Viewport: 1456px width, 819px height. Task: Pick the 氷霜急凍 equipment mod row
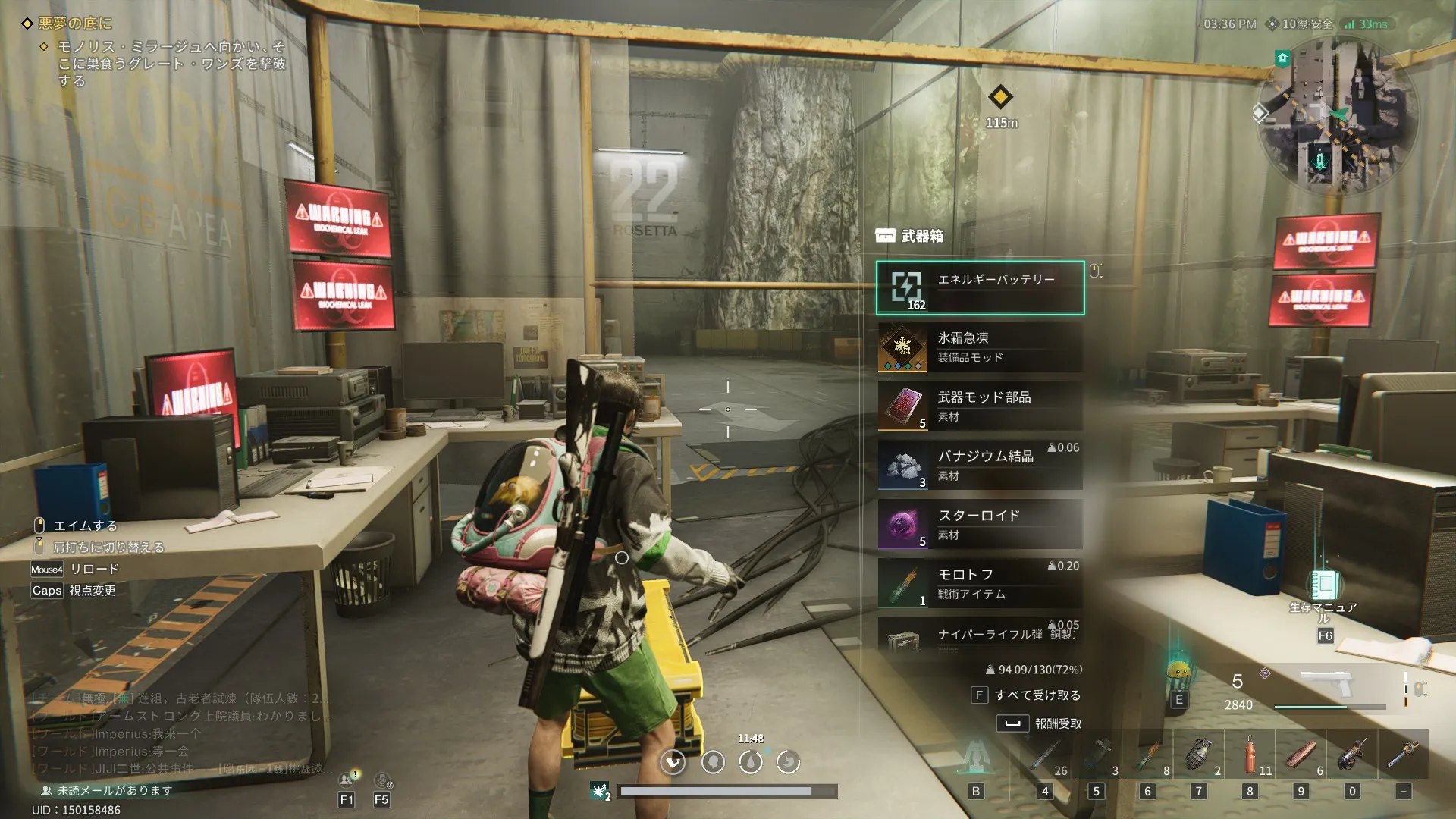tap(980, 347)
